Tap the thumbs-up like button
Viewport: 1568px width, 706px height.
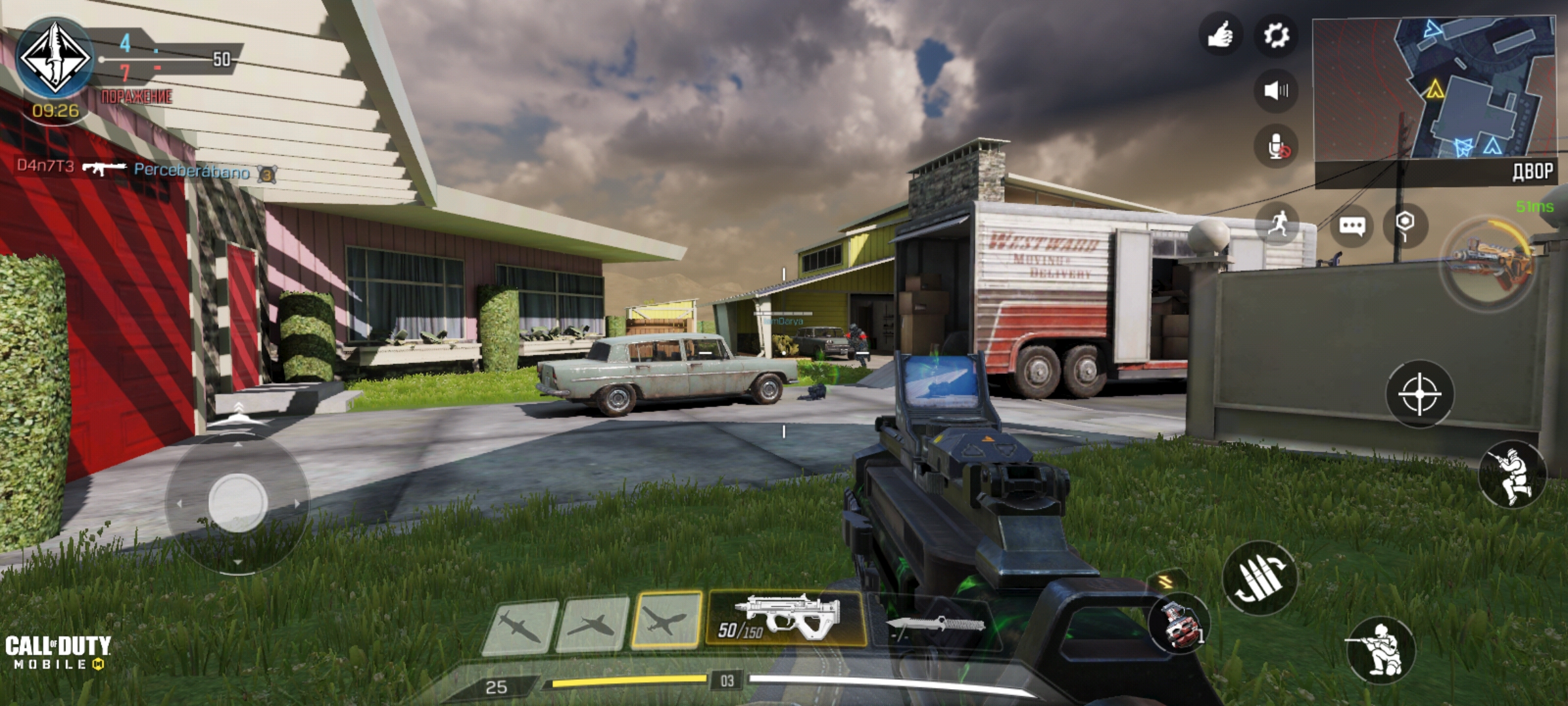[x=1220, y=35]
